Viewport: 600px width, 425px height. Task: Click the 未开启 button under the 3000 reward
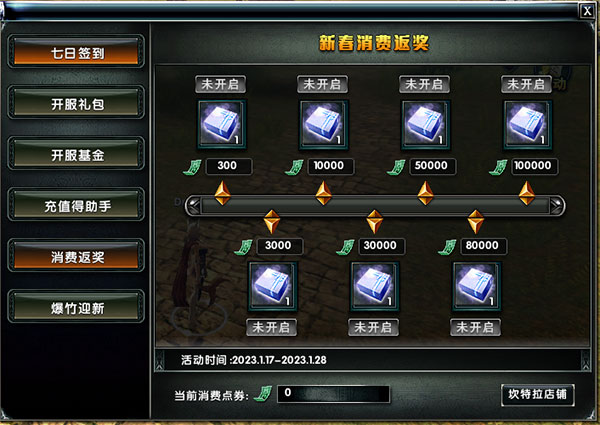coord(272,327)
